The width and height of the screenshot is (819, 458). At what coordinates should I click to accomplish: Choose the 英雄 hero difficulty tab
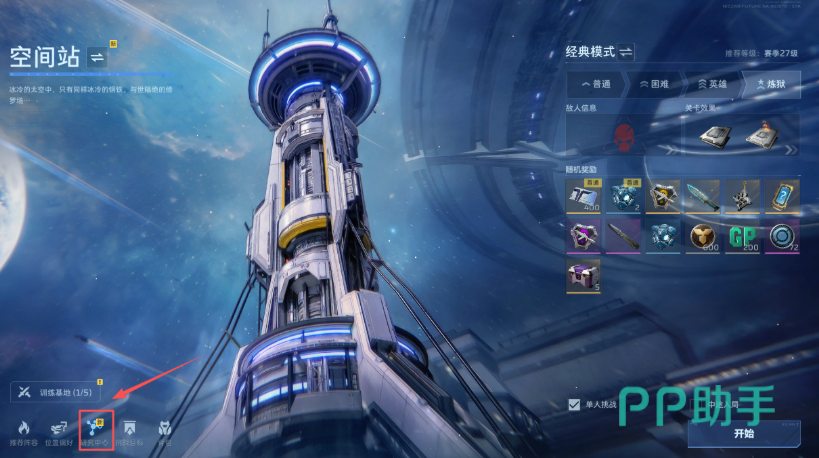713,84
